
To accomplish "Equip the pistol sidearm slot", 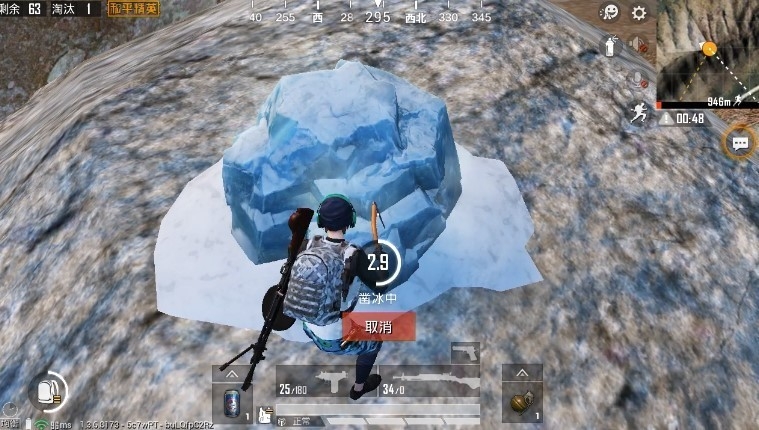I will pyautogui.click(x=465, y=353).
